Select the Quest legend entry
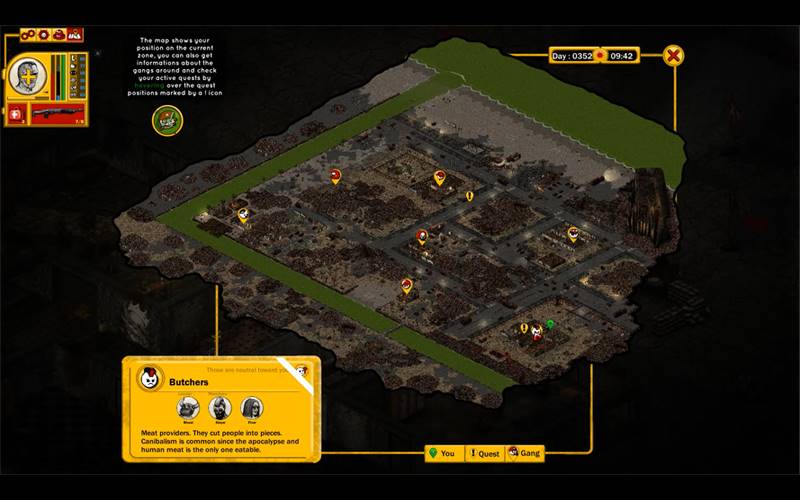 pos(485,453)
